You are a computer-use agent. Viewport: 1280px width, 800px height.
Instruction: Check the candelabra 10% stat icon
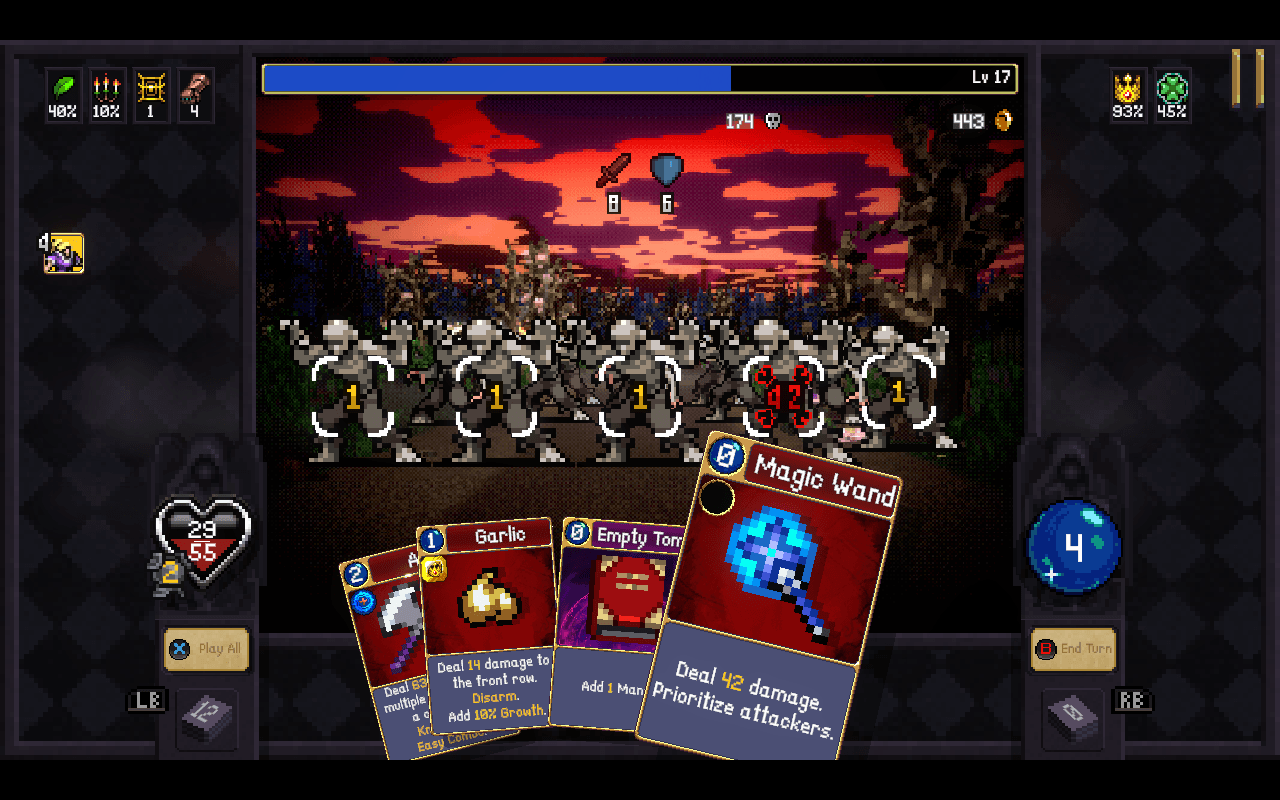(106, 94)
